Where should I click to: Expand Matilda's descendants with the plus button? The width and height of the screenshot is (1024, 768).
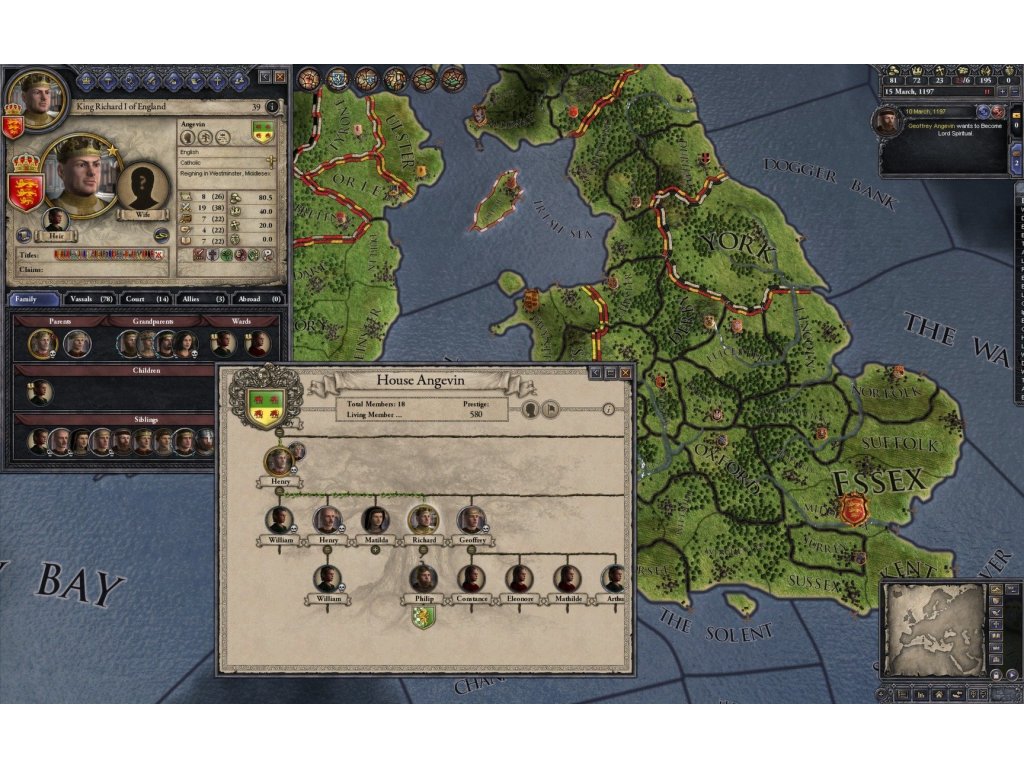pos(376,550)
